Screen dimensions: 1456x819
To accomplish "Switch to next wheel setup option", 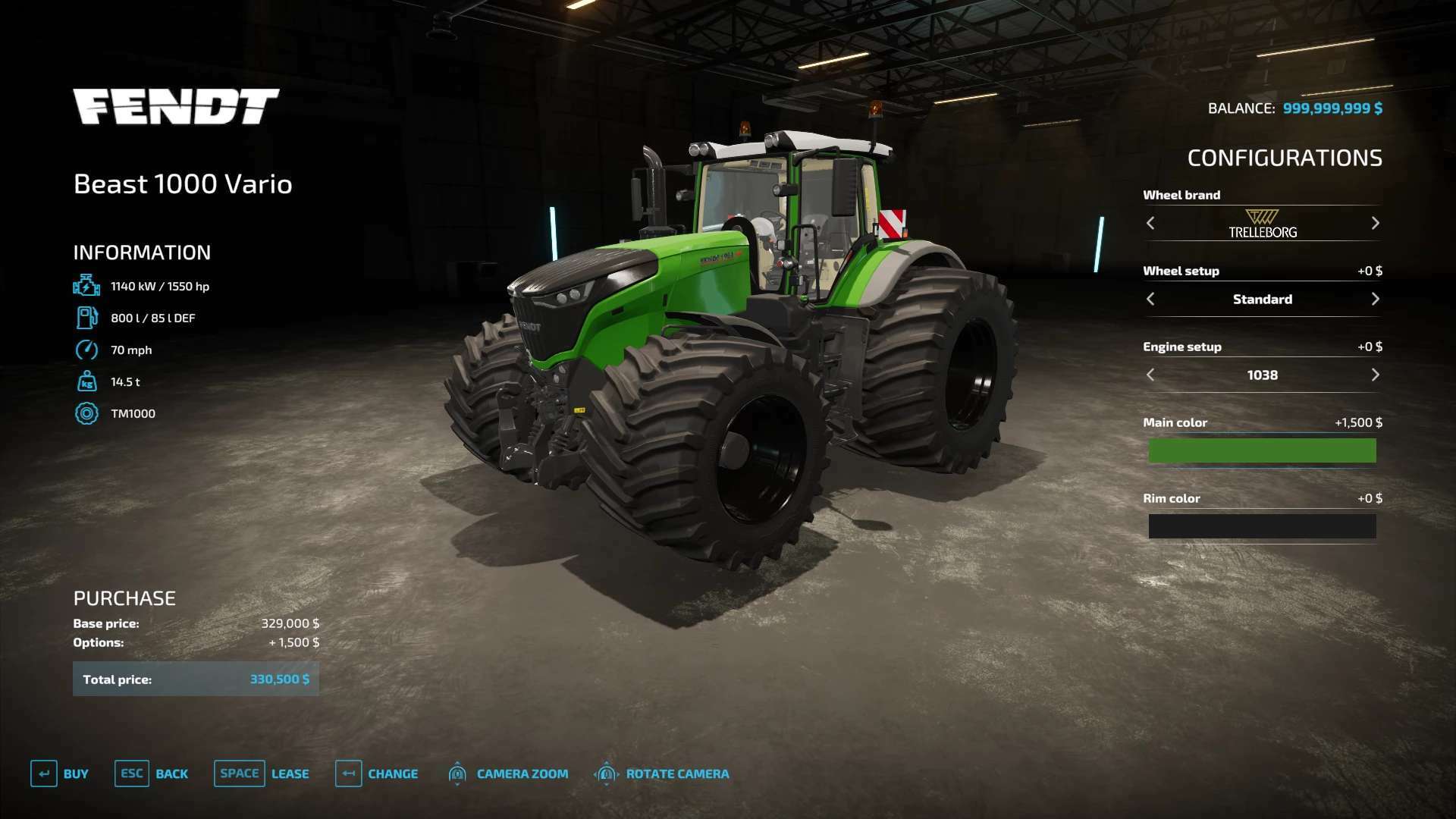I will pos(1375,299).
